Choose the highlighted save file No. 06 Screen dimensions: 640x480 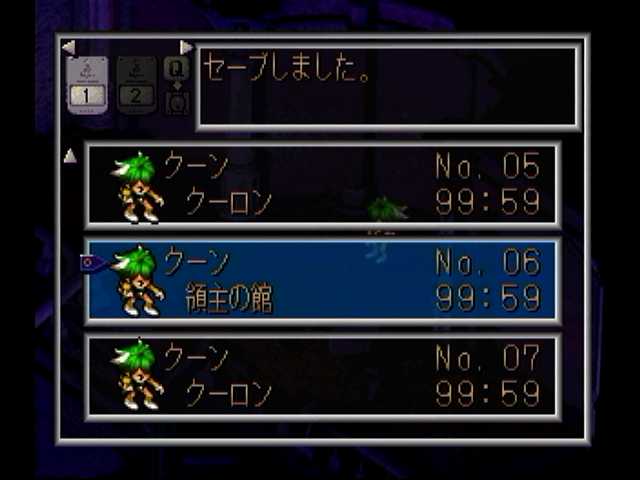click(322, 281)
